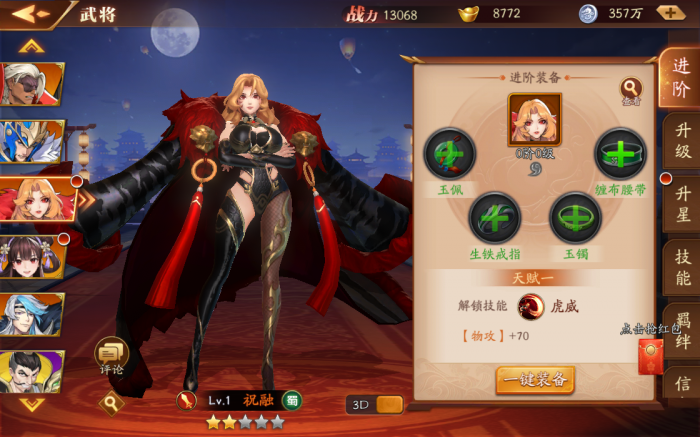
Task: Show next heroes with bottom arrow
Action: (x=33, y=404)
